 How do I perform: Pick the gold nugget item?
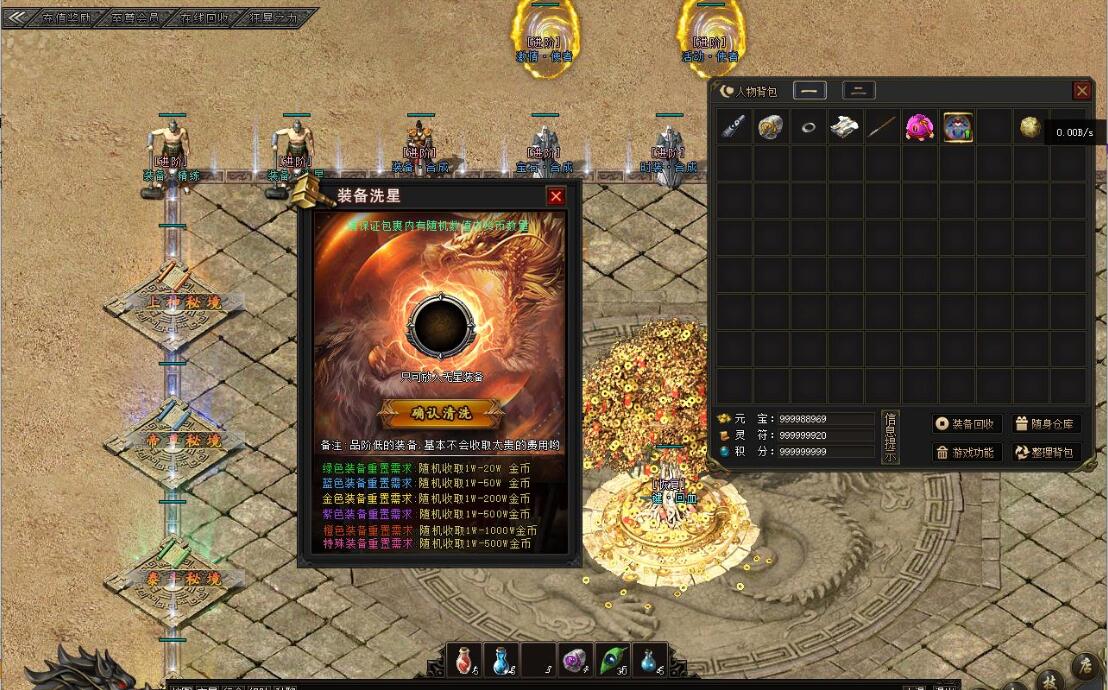pos(1031,127)
